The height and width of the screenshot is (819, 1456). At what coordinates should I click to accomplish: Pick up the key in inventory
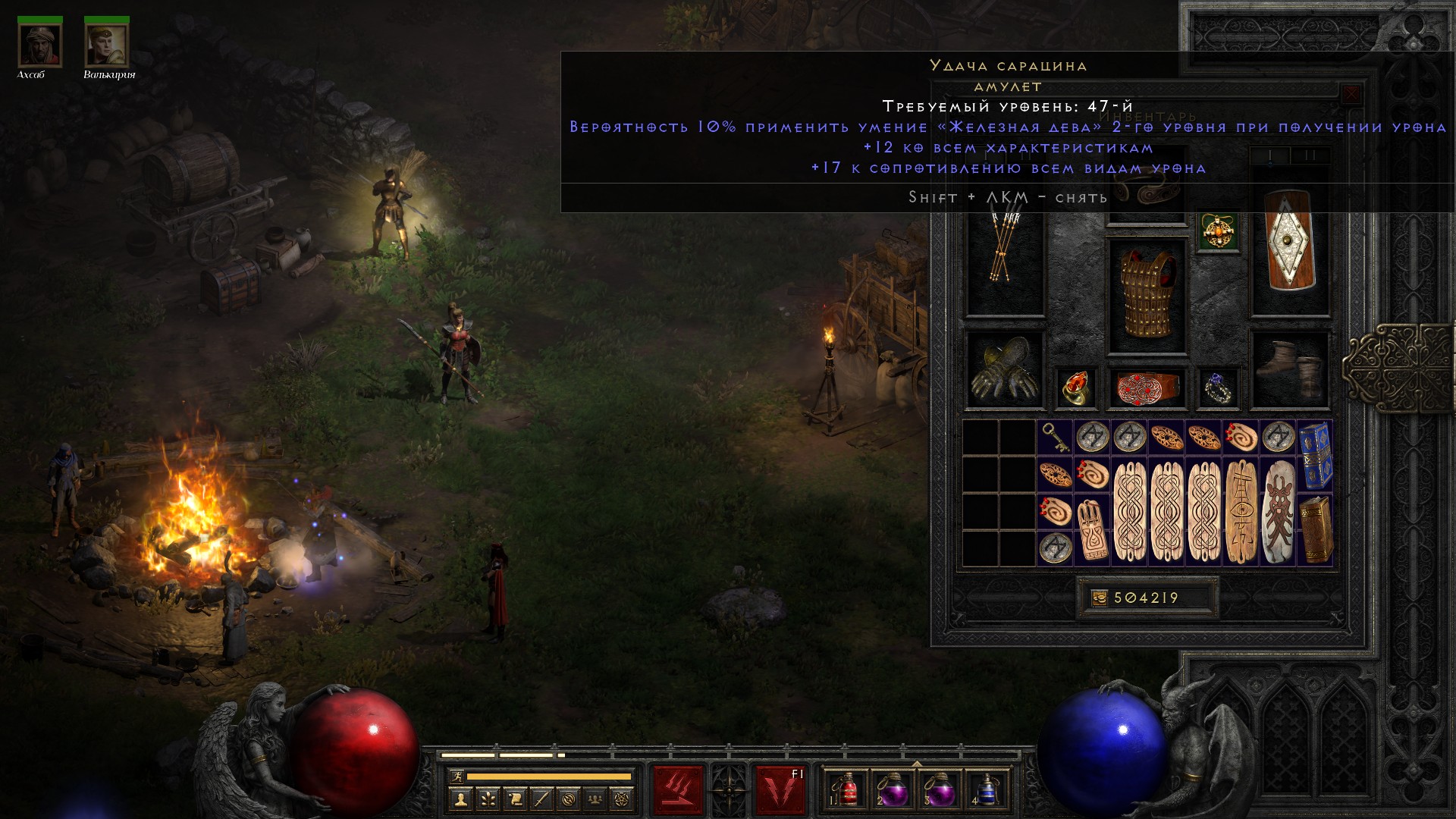click(1055, 438)
